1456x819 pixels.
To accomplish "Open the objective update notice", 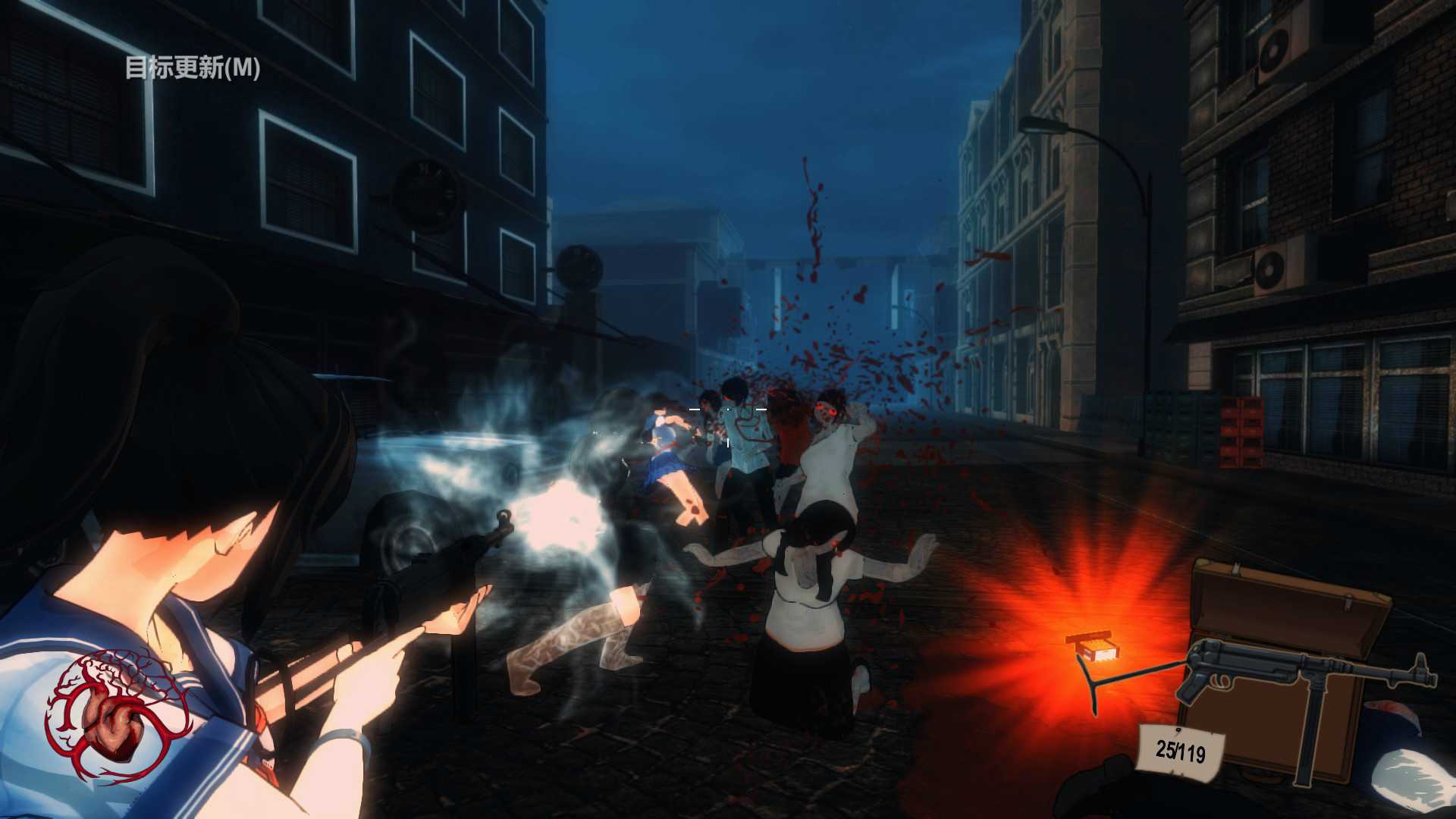I will pos(193,67).
